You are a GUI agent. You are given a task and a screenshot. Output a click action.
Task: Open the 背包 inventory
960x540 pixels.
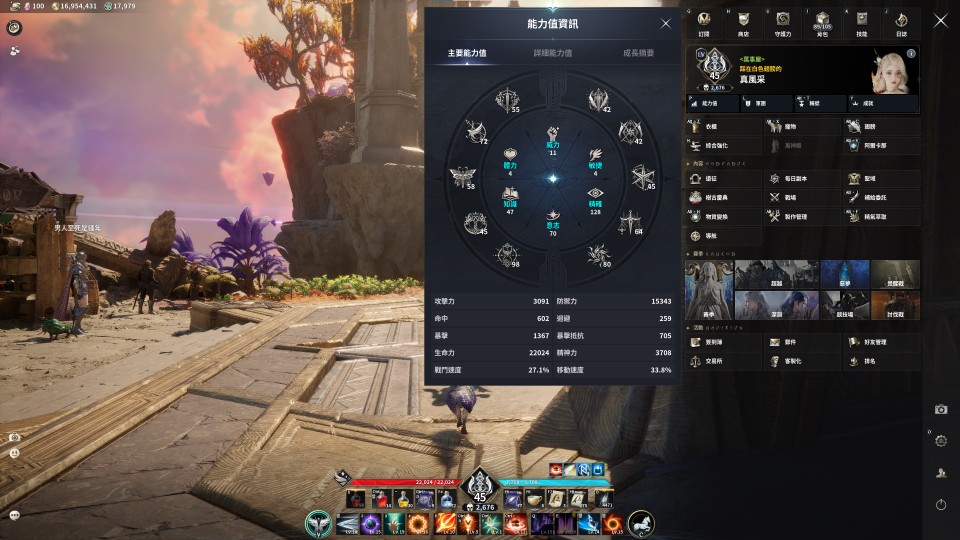pyautogui.click(x=822, y=22)
